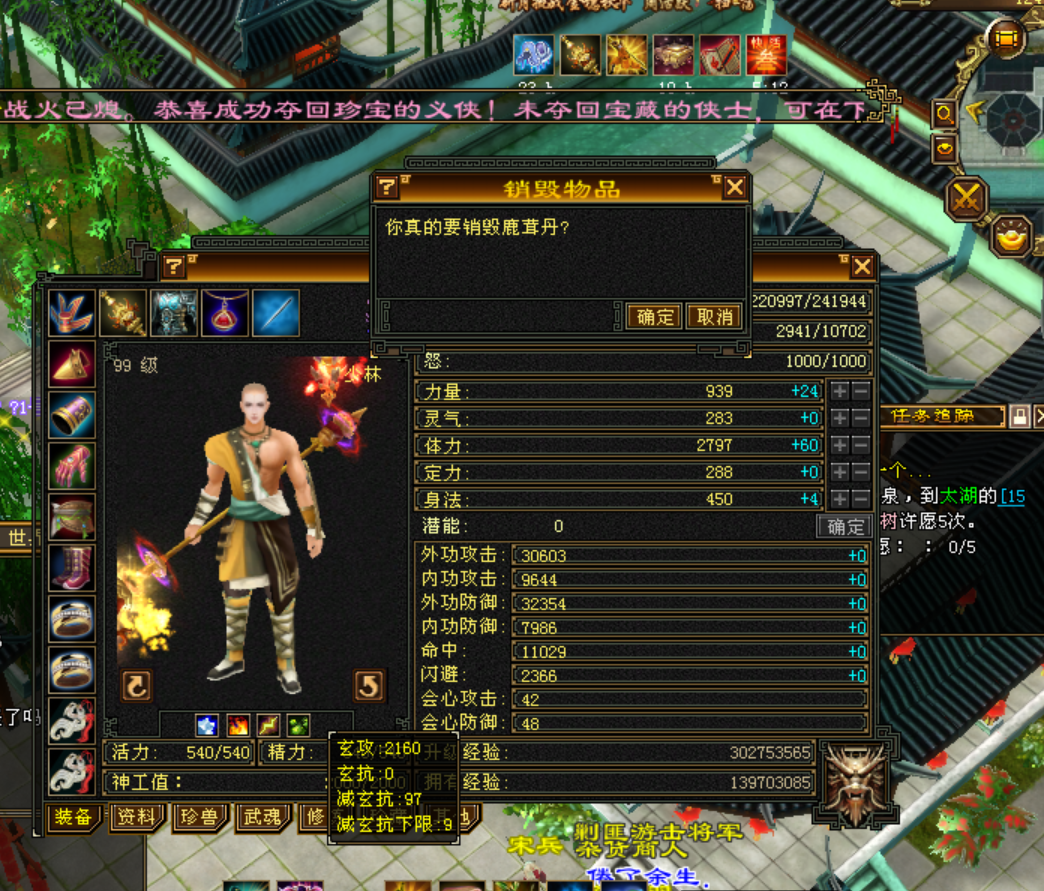Screen dimensions: 1044x891
Task: Click the red 快活叁 buff icon
Action: tap(766, 54)
